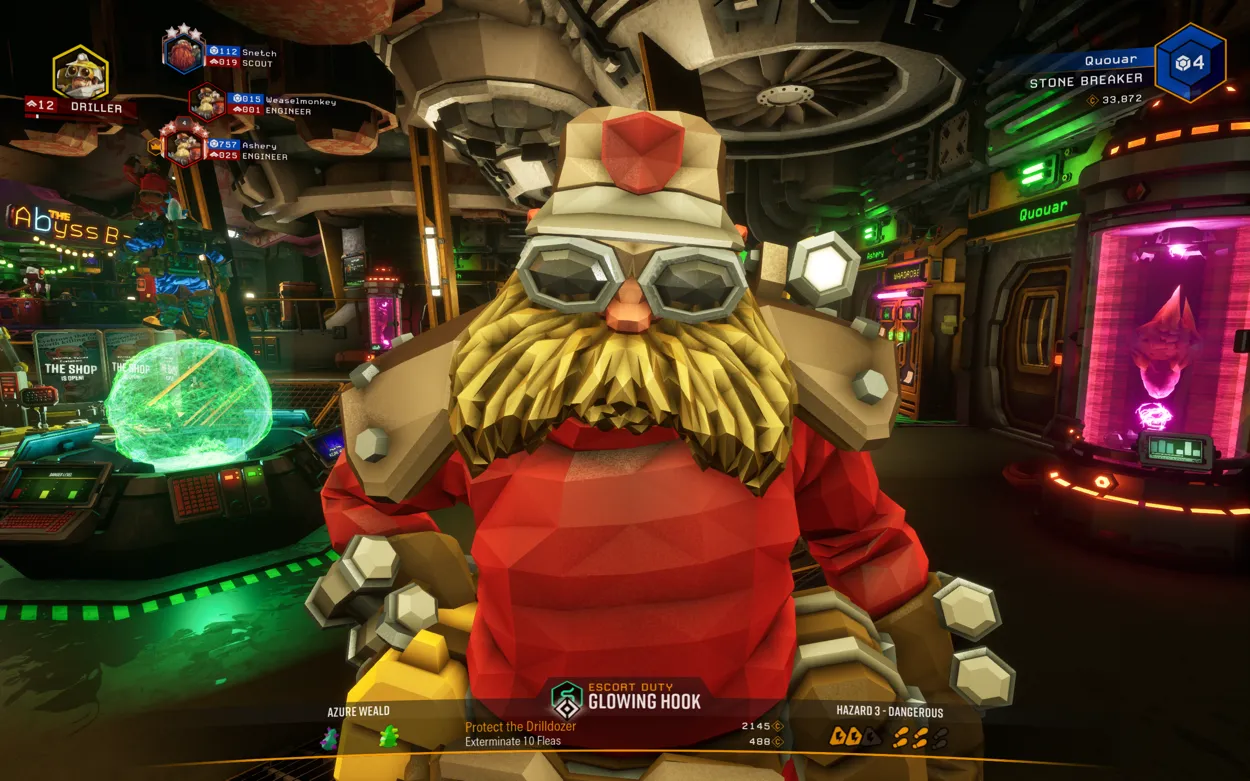
Task: Select the Exterminate 10 Fleas objective
Action: pos(513,742)
